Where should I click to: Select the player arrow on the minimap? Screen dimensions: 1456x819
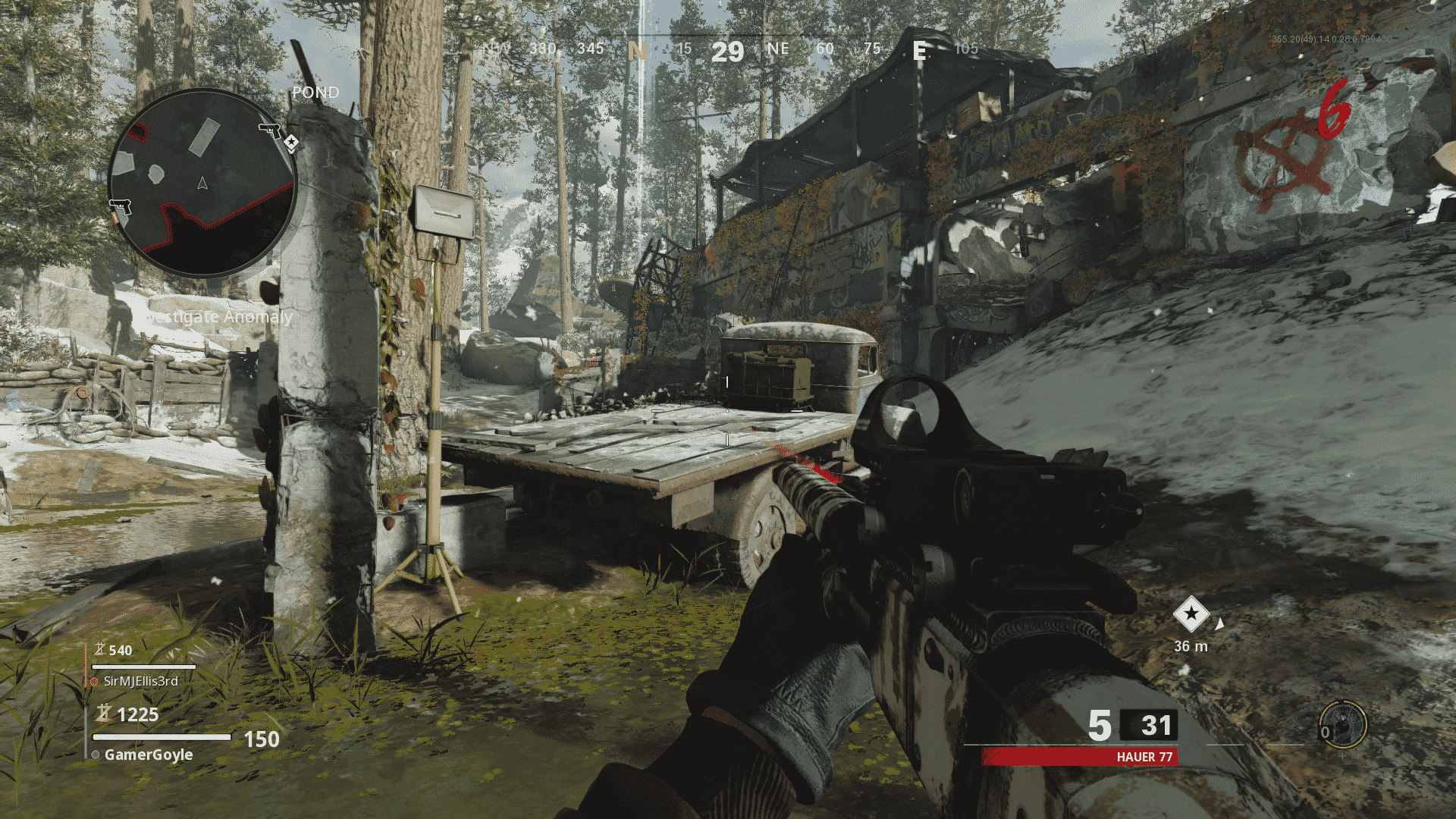[x=202, y=182]
